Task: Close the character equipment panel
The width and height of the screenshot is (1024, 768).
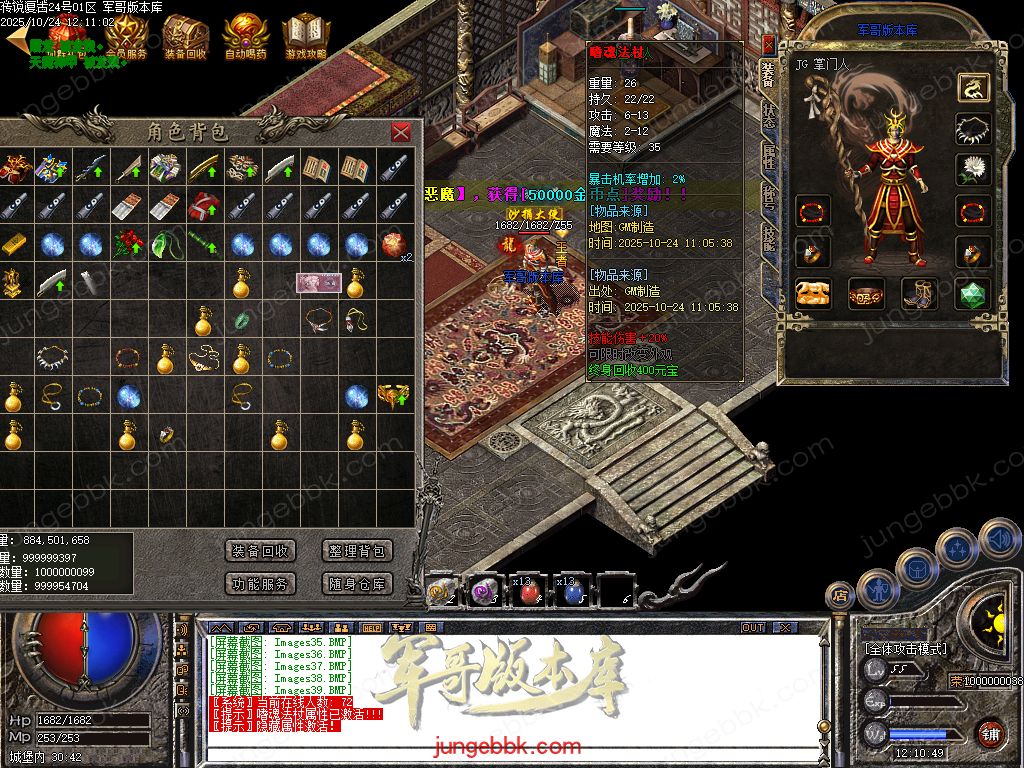Action: [x=768, y=44]
